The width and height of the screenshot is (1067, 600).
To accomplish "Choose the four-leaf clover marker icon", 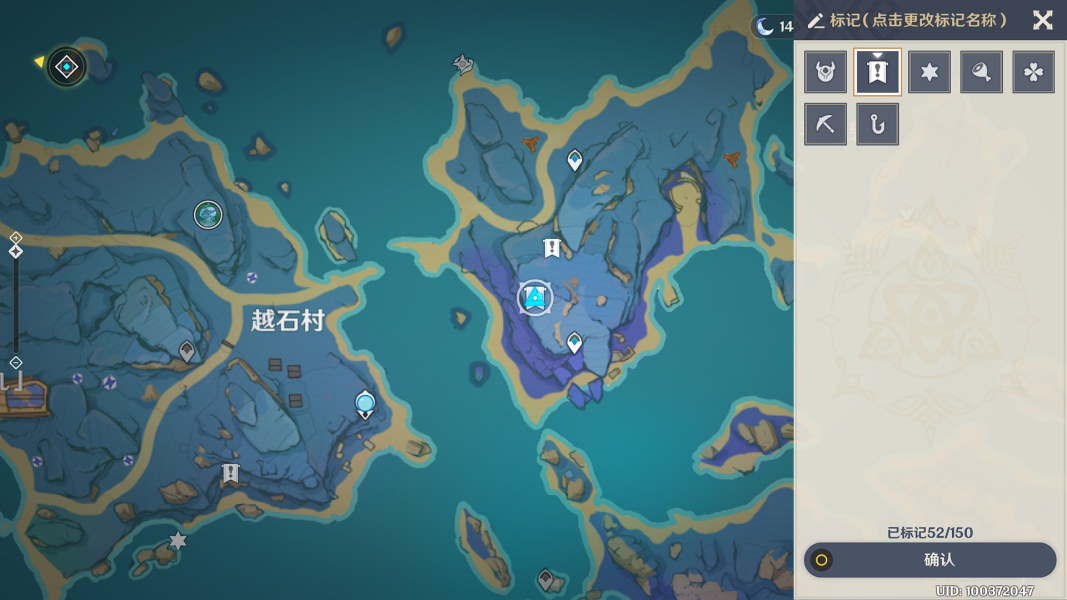I will (1034, 72).
